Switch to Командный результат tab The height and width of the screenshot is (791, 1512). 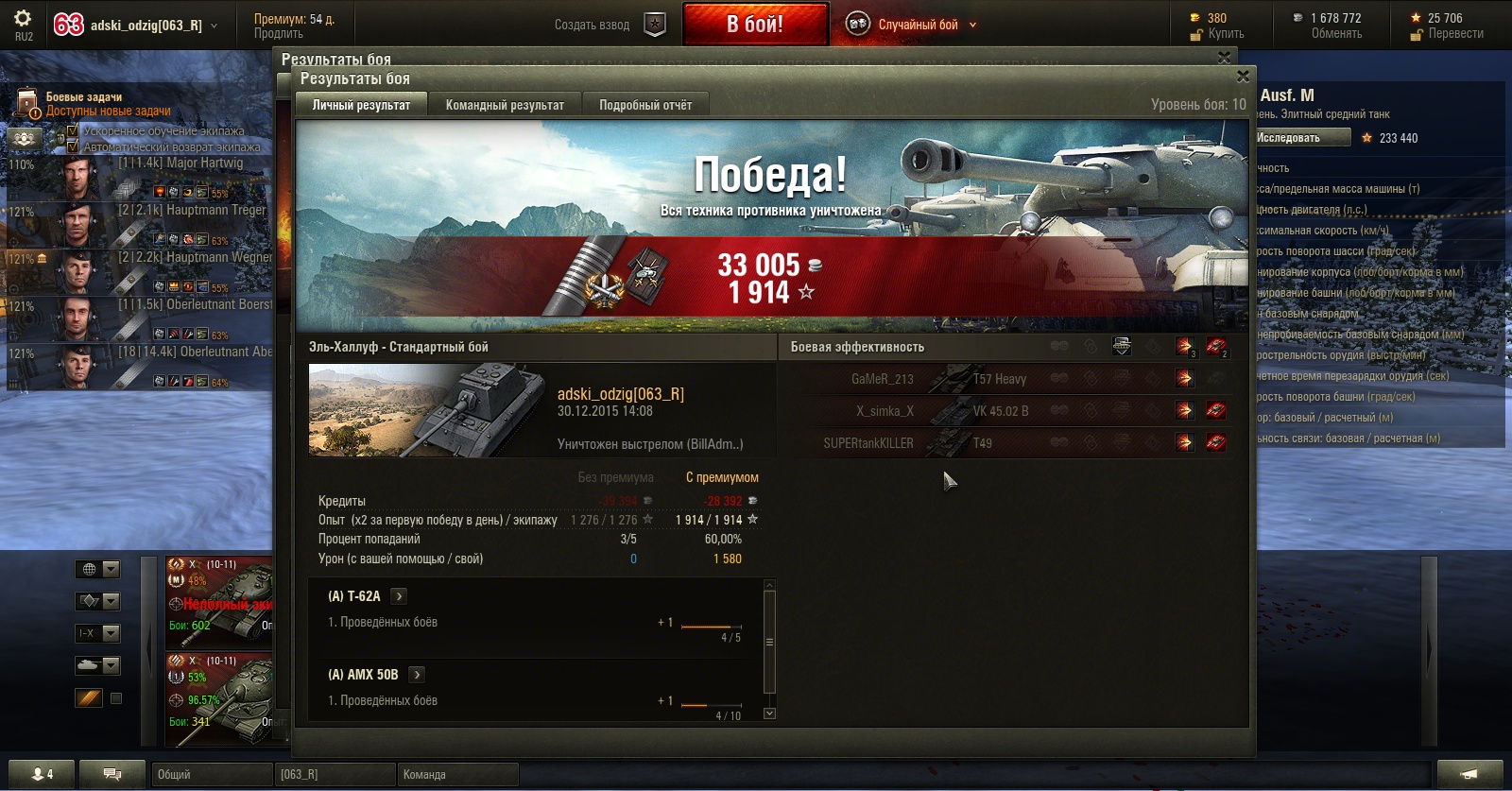click(505, 105)
